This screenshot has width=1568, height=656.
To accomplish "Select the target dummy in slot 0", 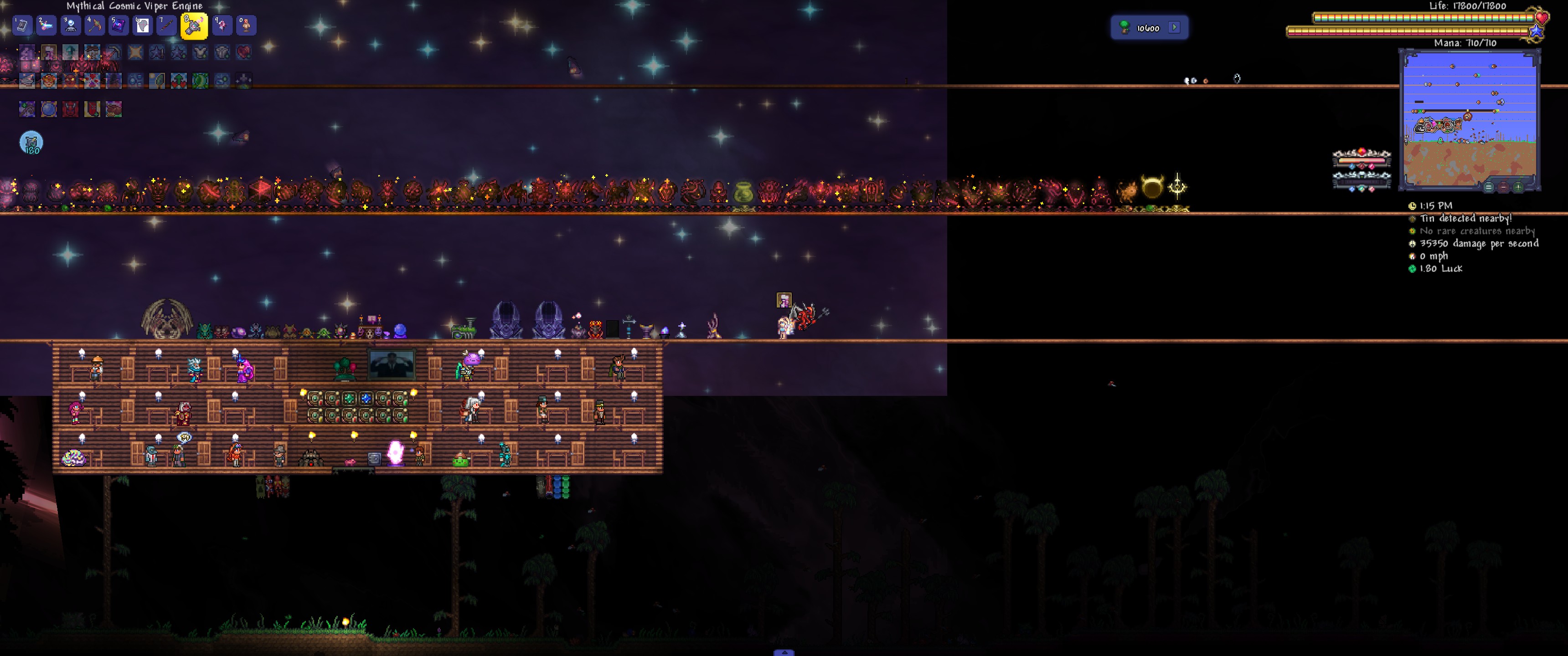I will [246, 26].
